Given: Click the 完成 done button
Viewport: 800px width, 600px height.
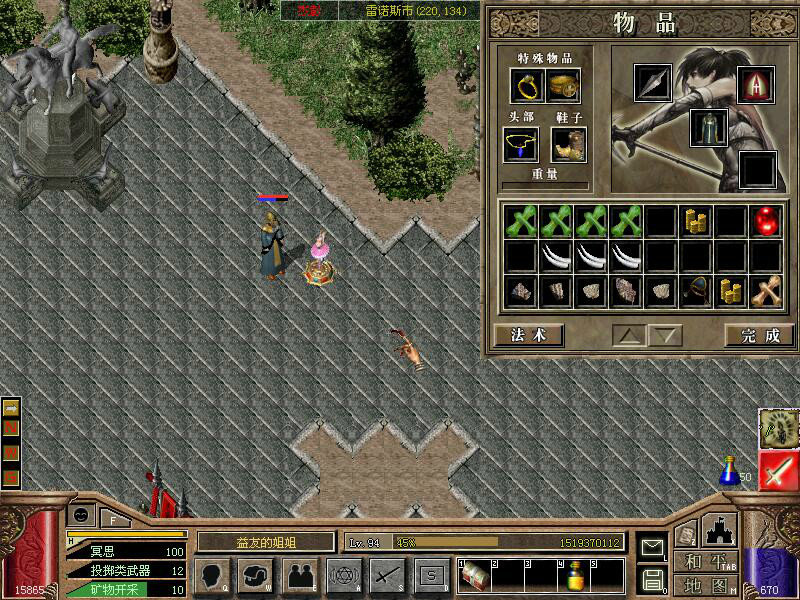Looking at the screenshot, I should tap(759, 335).
